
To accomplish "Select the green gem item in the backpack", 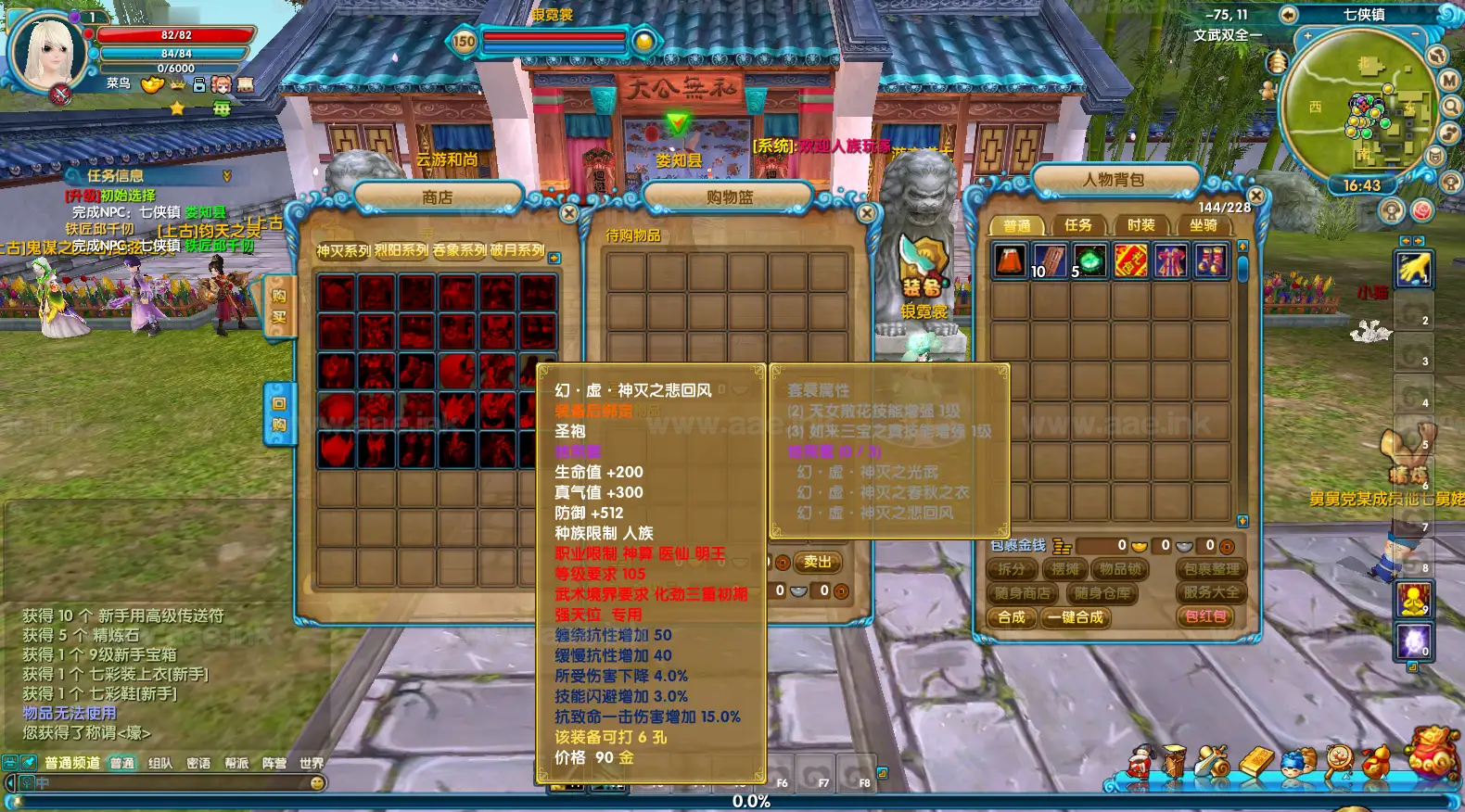I will click(1091, 260).
